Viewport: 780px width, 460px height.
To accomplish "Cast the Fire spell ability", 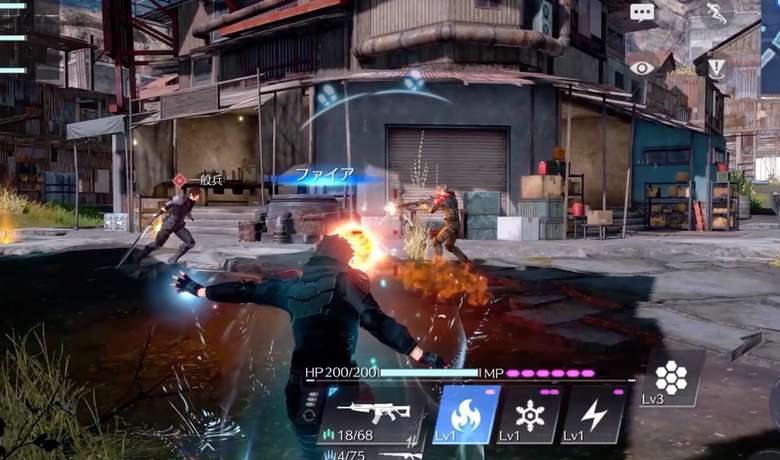I will (x=465, y=414).
